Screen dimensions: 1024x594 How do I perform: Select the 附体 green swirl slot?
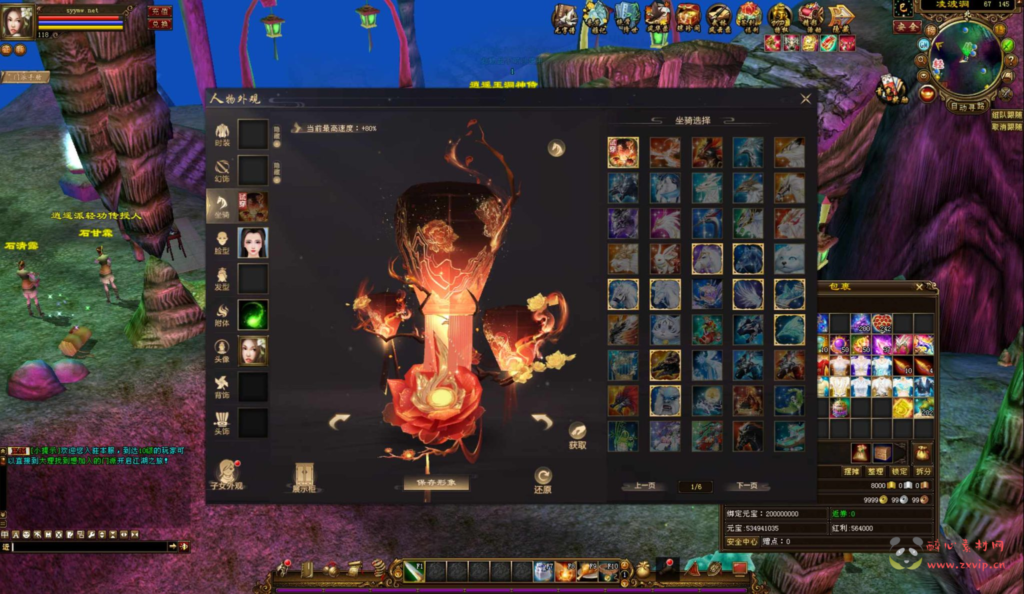252,314
